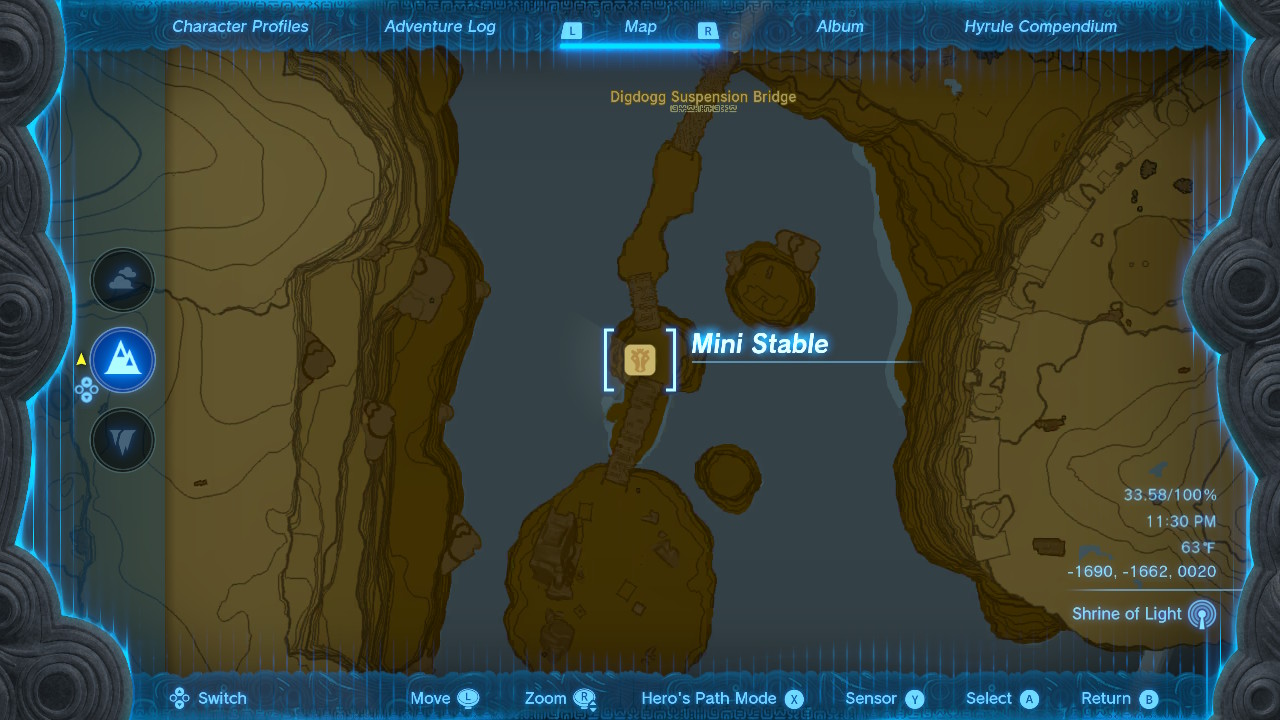Click the L shoulder button icon

571,31
